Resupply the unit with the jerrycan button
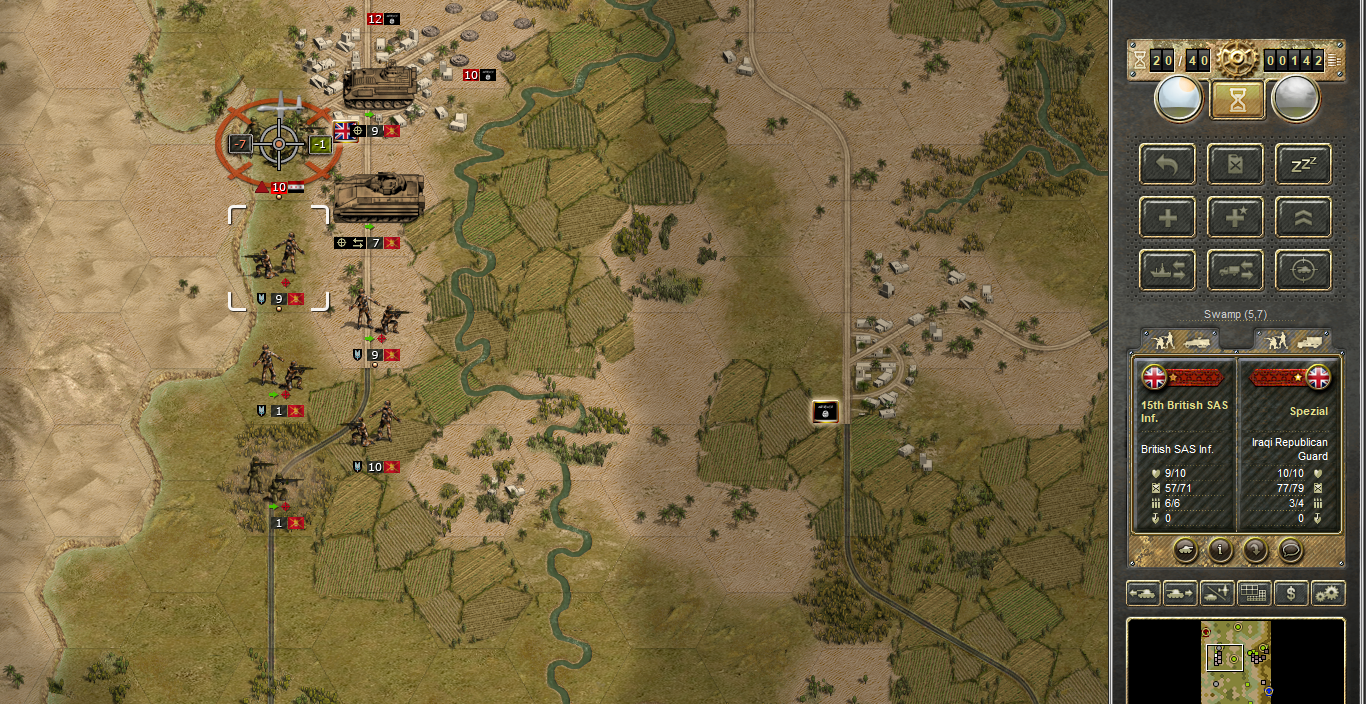The width and height of the screenshot is (1366, 704). [x=1236, y=164]
